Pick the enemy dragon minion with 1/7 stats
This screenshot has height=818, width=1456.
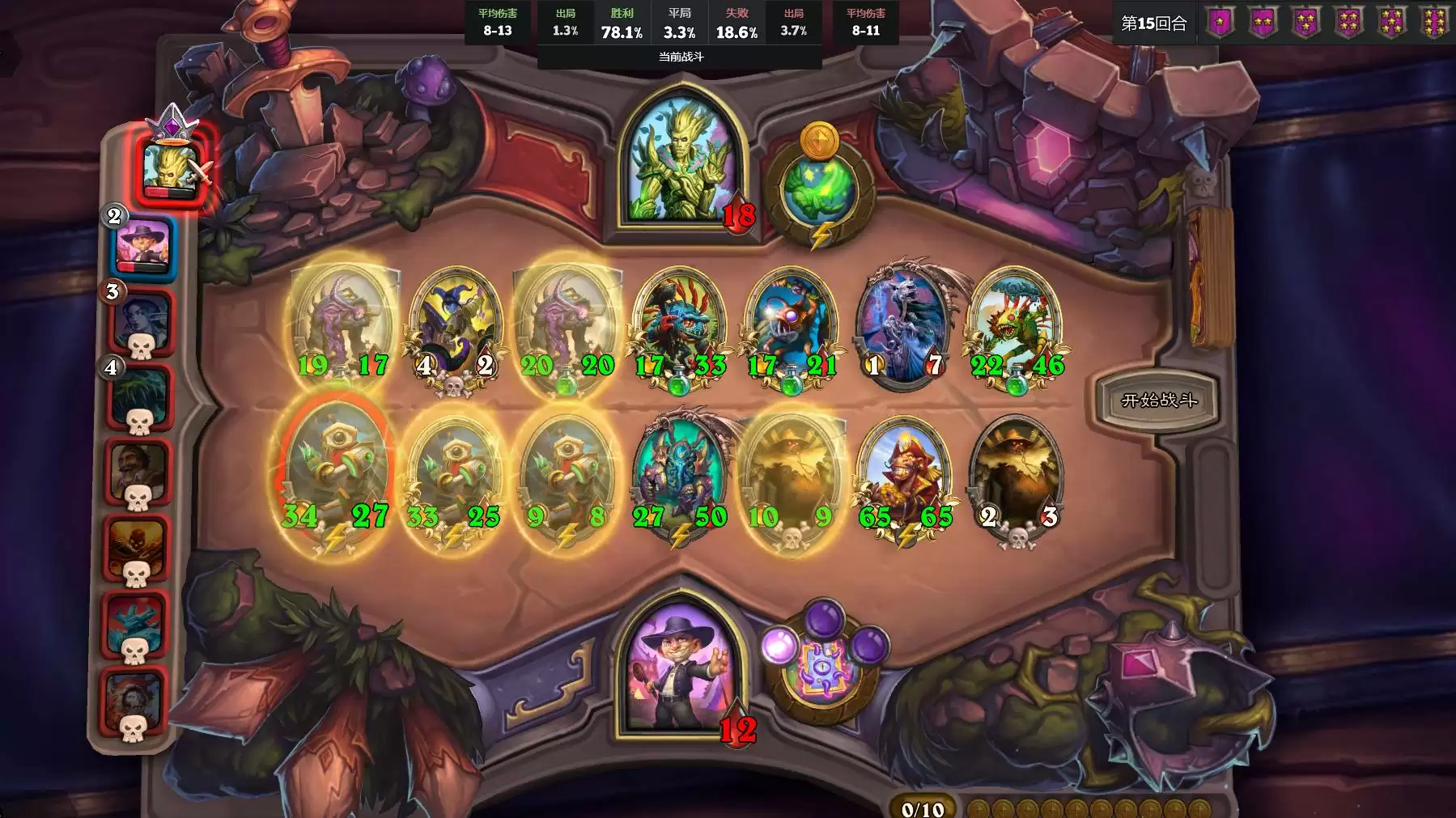[904, 324]
